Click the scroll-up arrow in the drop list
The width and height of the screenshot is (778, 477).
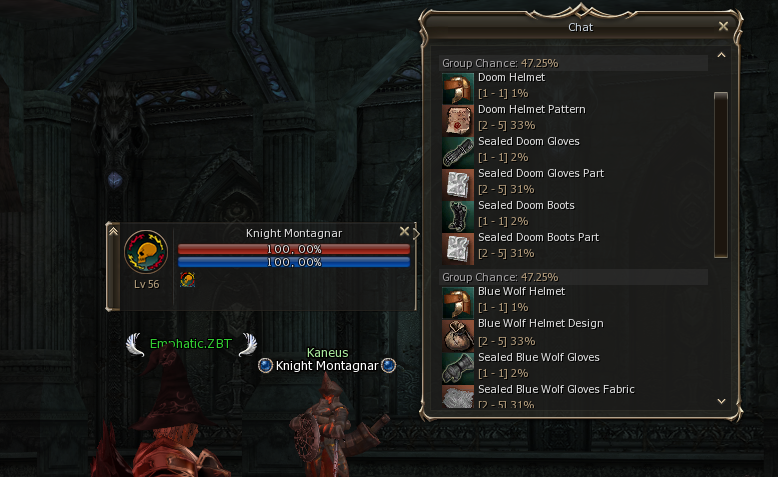720,62
